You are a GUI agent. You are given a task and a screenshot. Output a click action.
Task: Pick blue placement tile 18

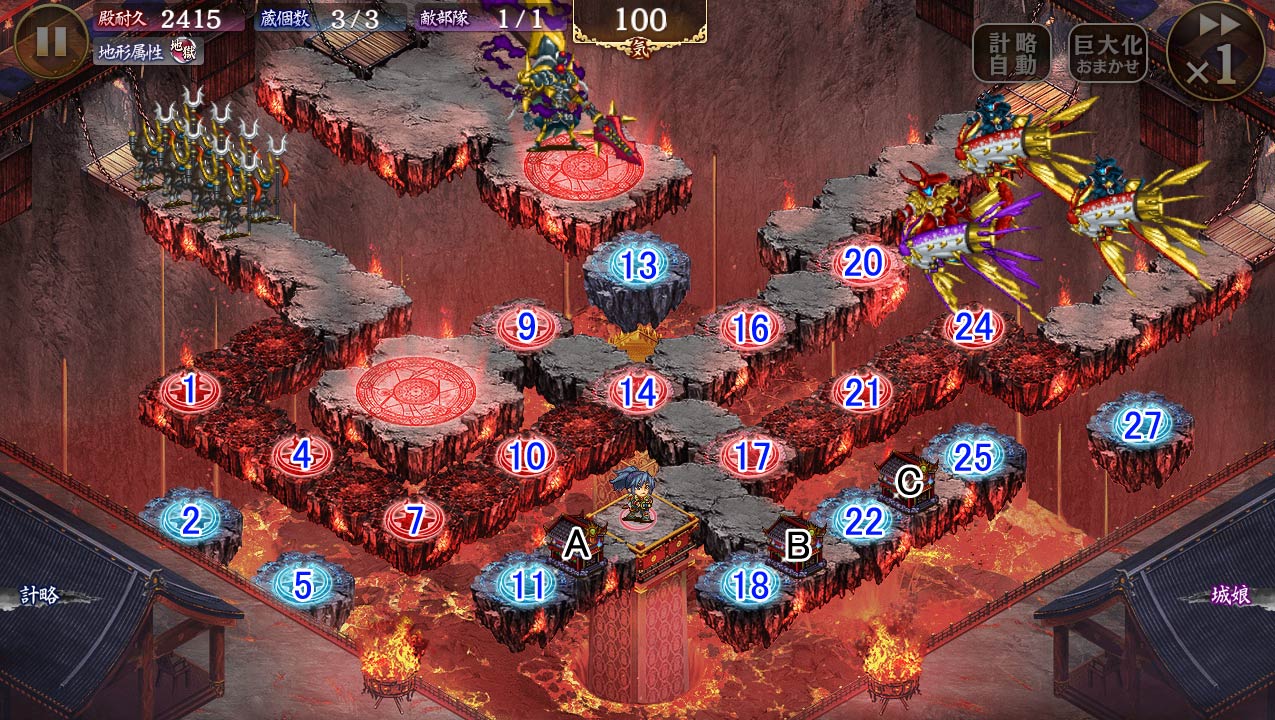pos(750,585)
